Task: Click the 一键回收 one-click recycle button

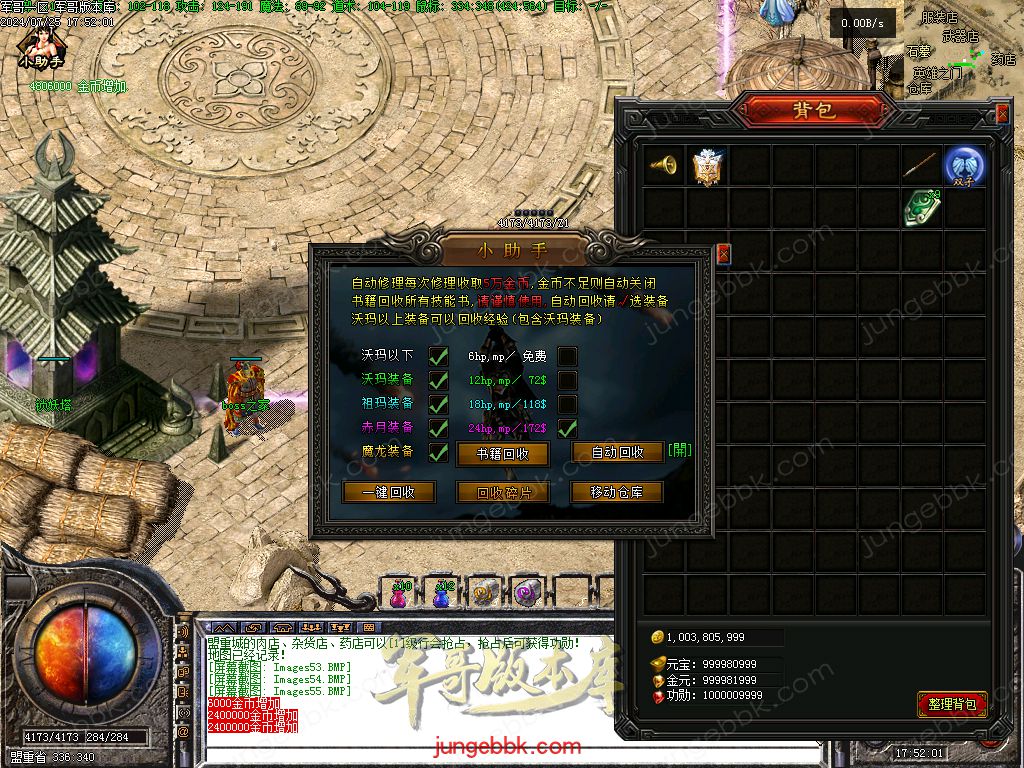Action: point(388,492)
